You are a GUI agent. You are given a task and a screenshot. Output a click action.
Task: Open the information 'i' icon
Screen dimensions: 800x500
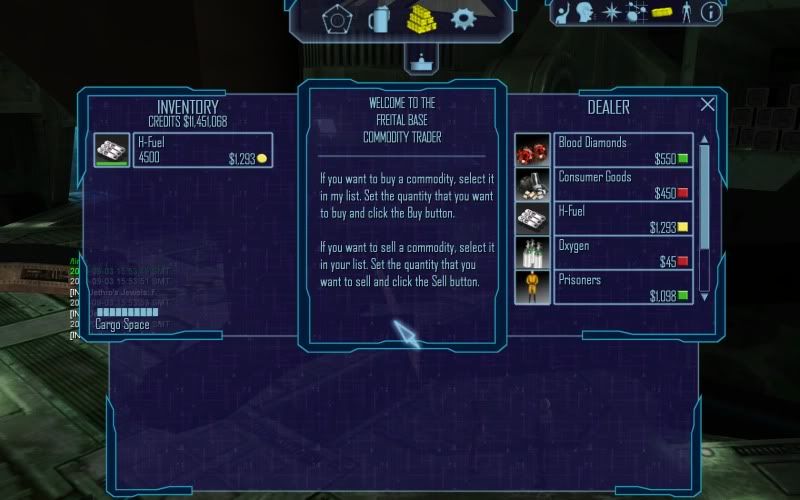click(x=711, y=12)
